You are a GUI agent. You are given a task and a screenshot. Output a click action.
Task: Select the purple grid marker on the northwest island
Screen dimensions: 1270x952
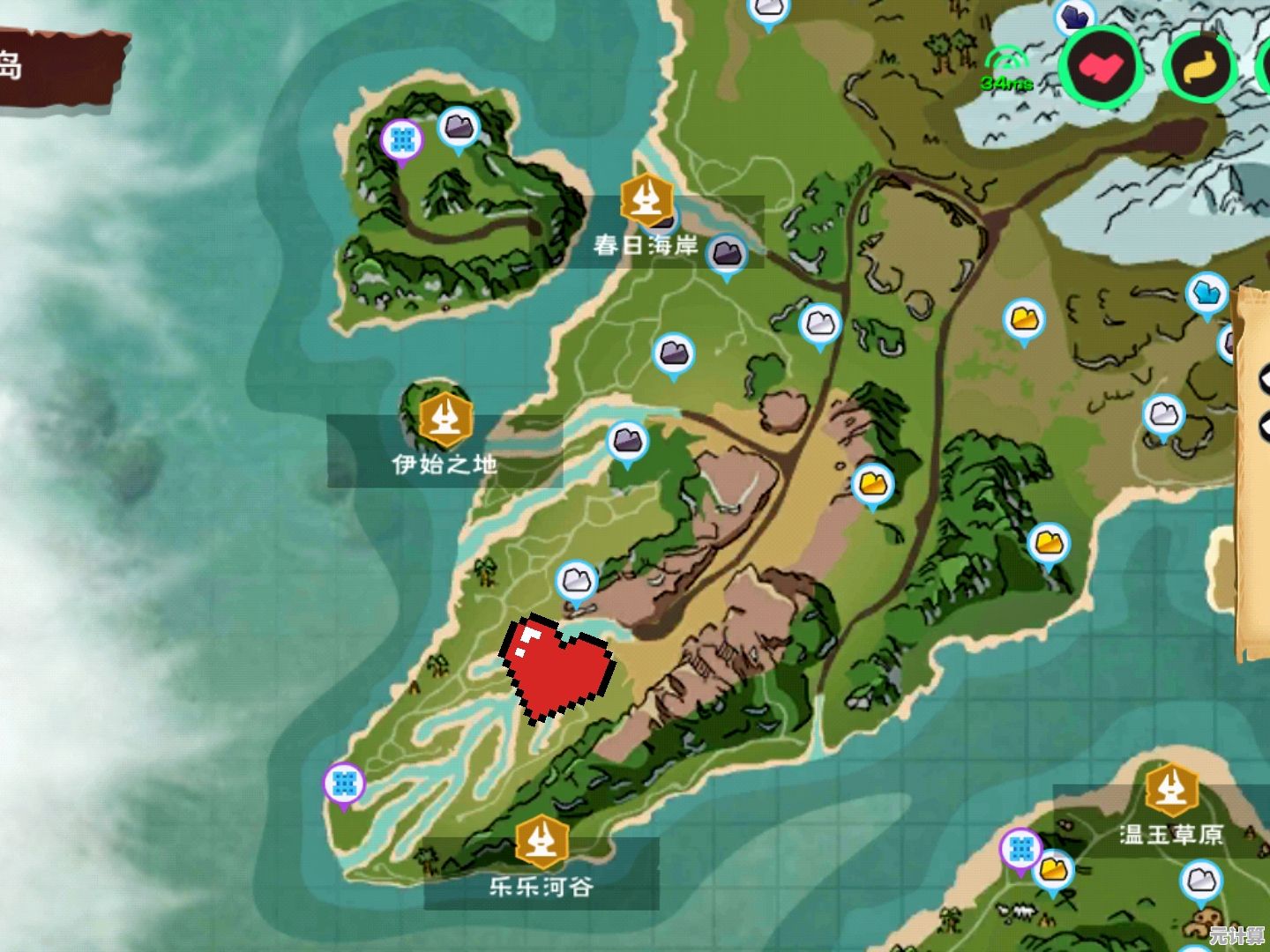tap(402, 139)
